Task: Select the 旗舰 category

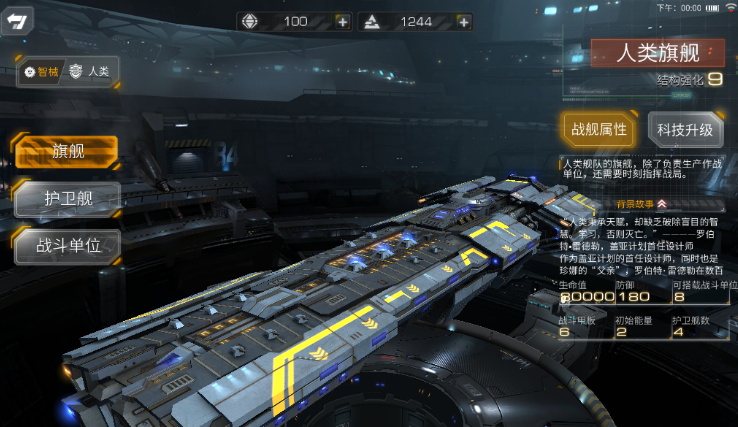Action: point(67,152)
